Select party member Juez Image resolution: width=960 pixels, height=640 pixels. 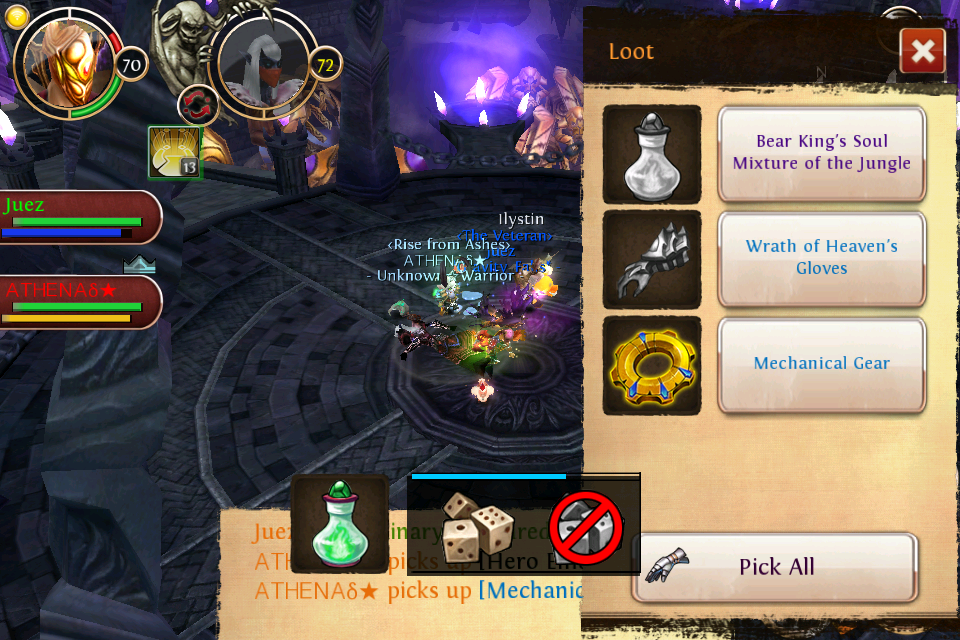coord(78,217)
